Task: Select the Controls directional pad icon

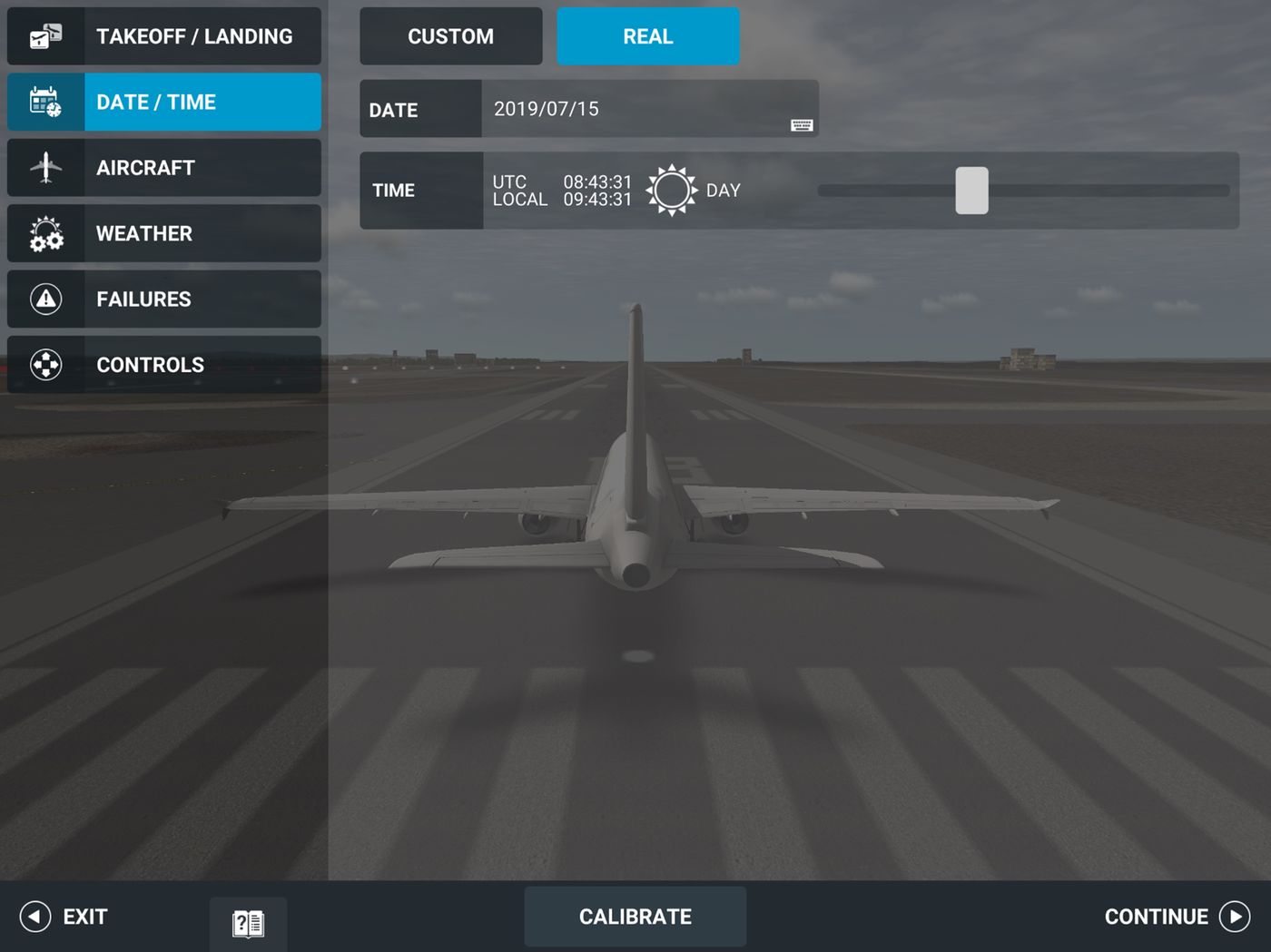Action: point(45,364)
